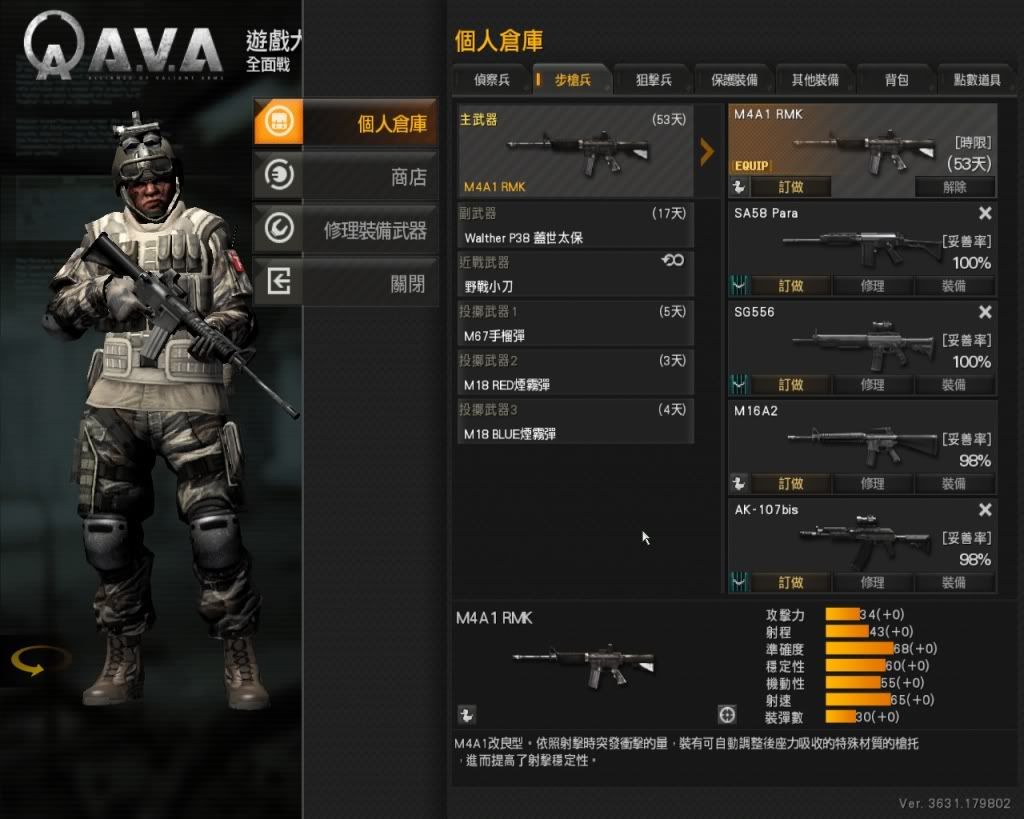Choose the 關閉 close menu entry
1024x819 pixels.
click(x=345, y=284)
